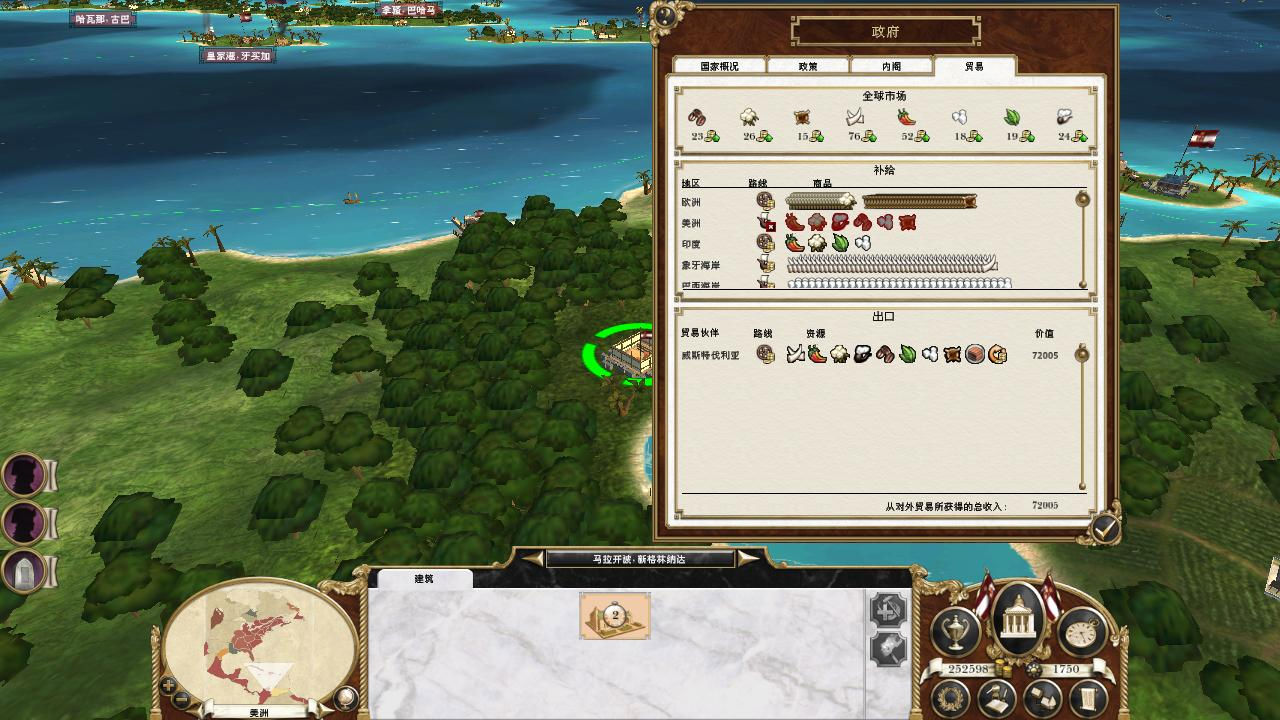1280x720 pixels.
Task: End the turn with the pocket watch button
Action: [1080, 630]
